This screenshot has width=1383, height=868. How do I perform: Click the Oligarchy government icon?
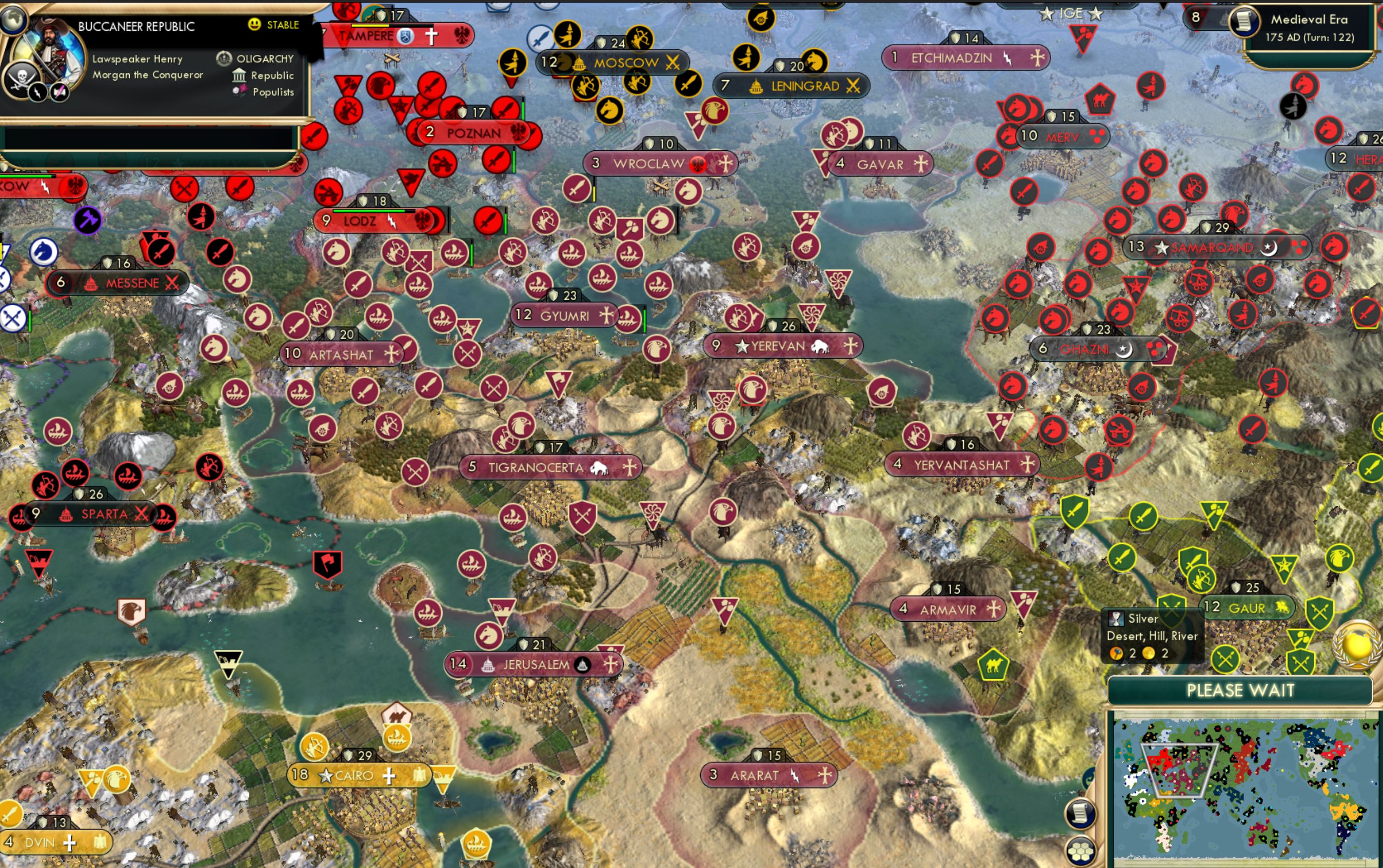pos(223,58)
